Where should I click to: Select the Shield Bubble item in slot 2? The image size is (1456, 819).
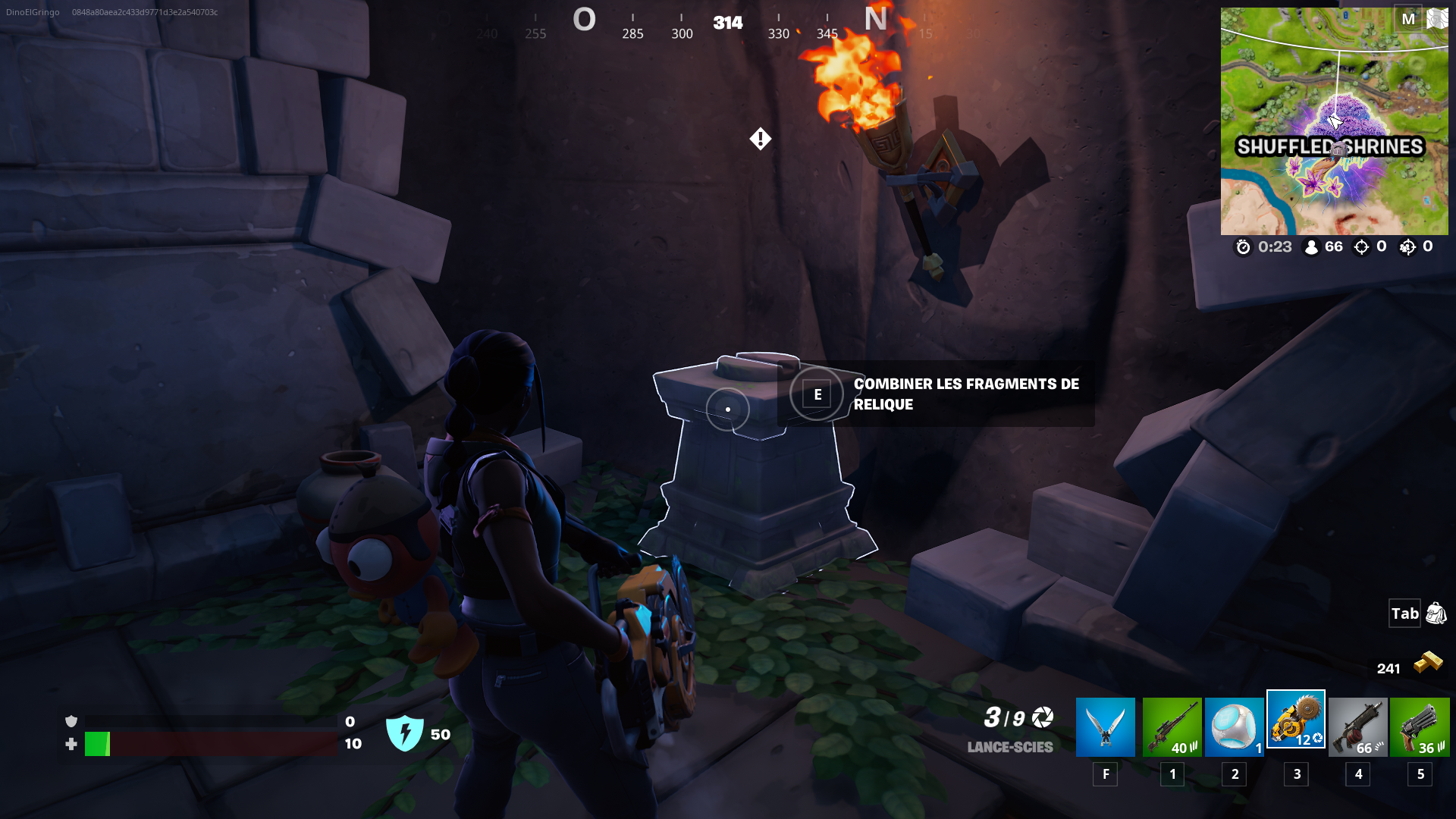click(1234, 726)
